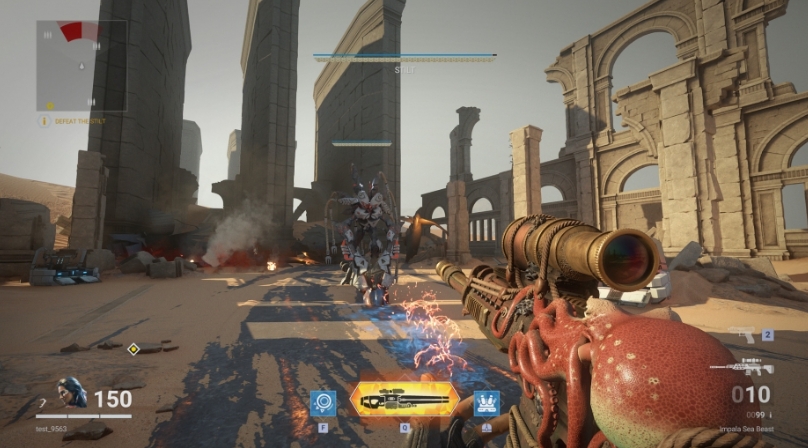Click the minimap radar panel
The width and height of the screenshot is (808, 448).
pos(81,65)
